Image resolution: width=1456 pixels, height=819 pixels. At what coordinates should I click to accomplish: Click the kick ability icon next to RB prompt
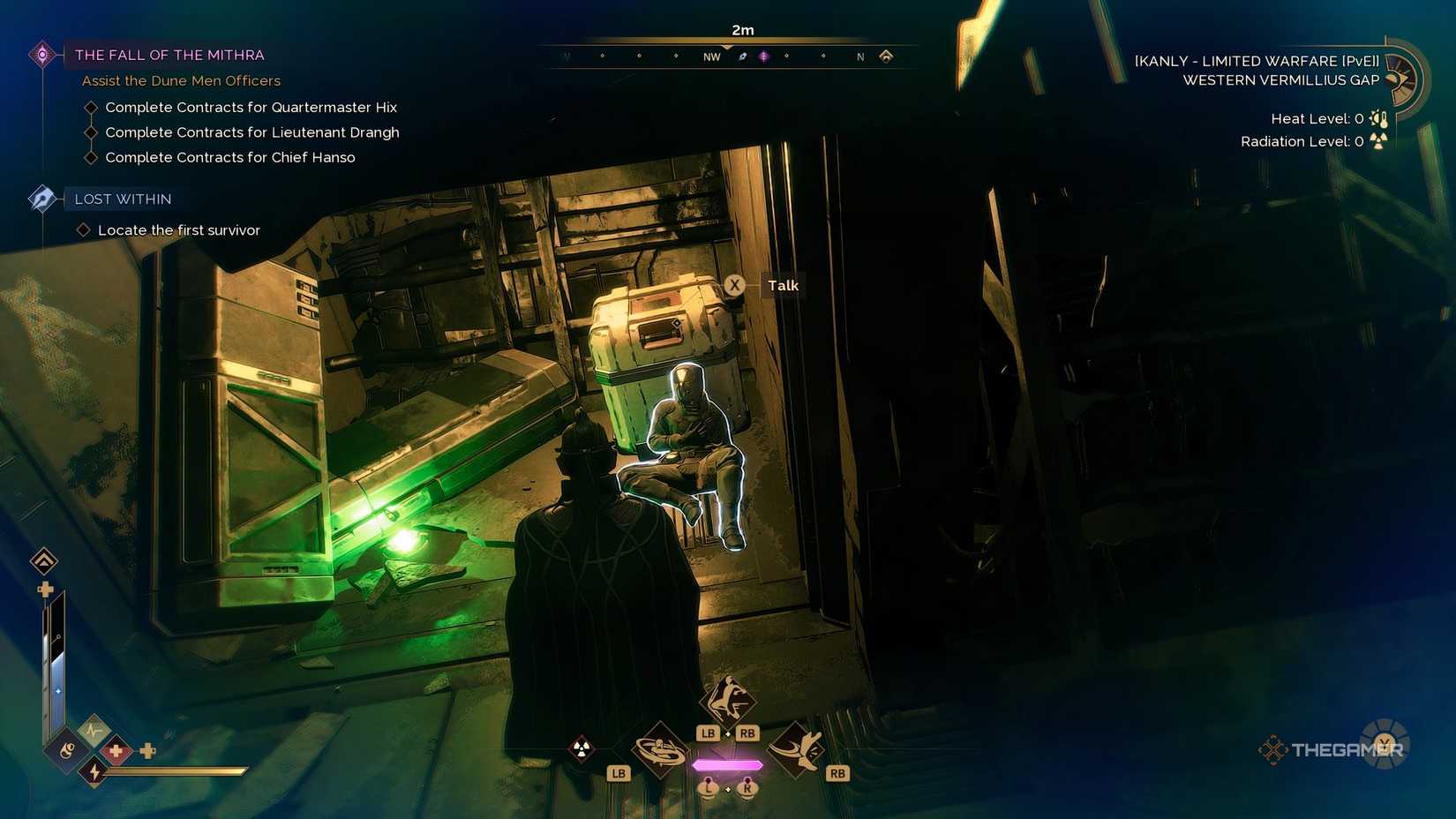[799, 750]
